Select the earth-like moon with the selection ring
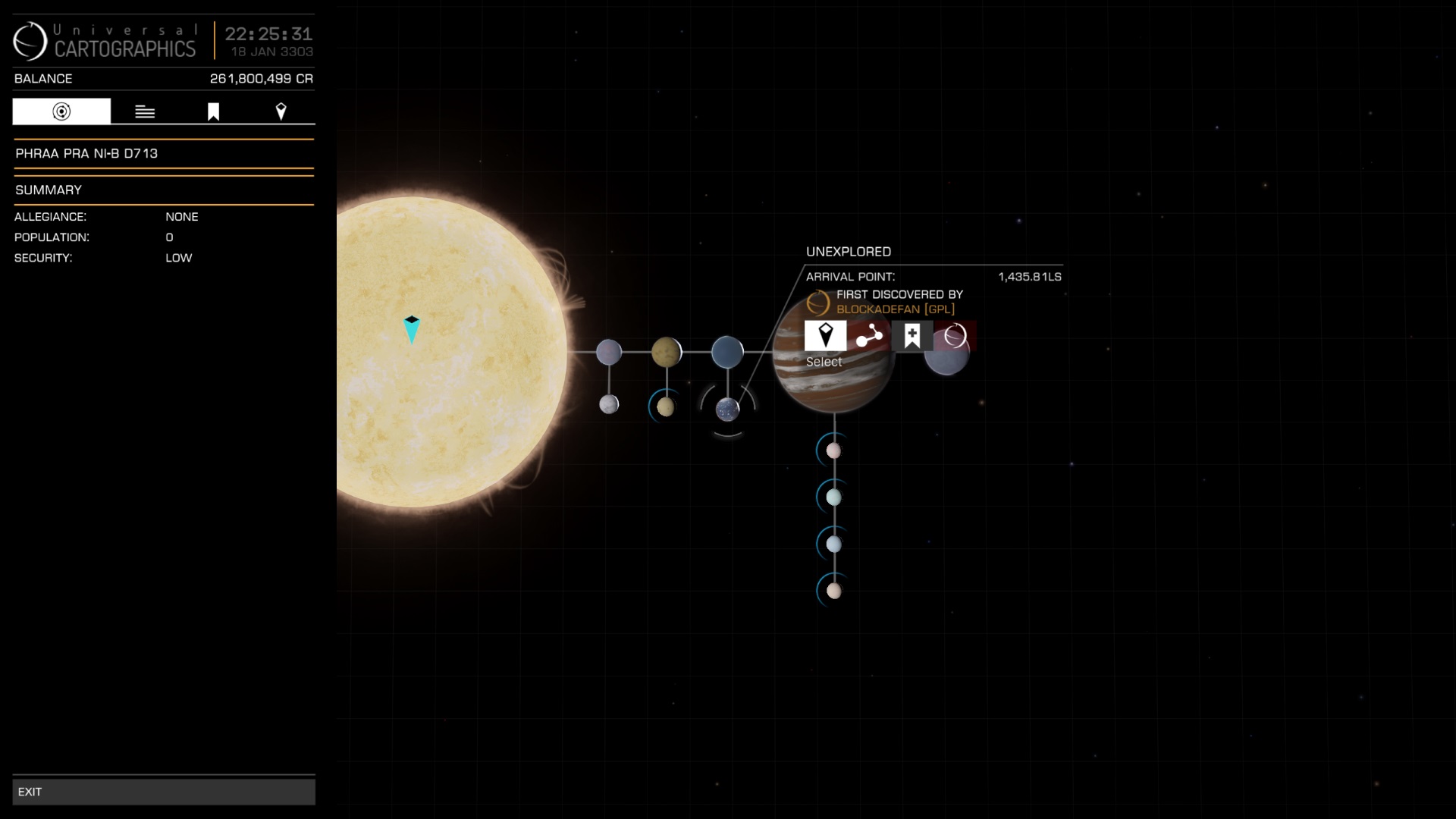Screen dimensions: 1456x819 (727, 409)
